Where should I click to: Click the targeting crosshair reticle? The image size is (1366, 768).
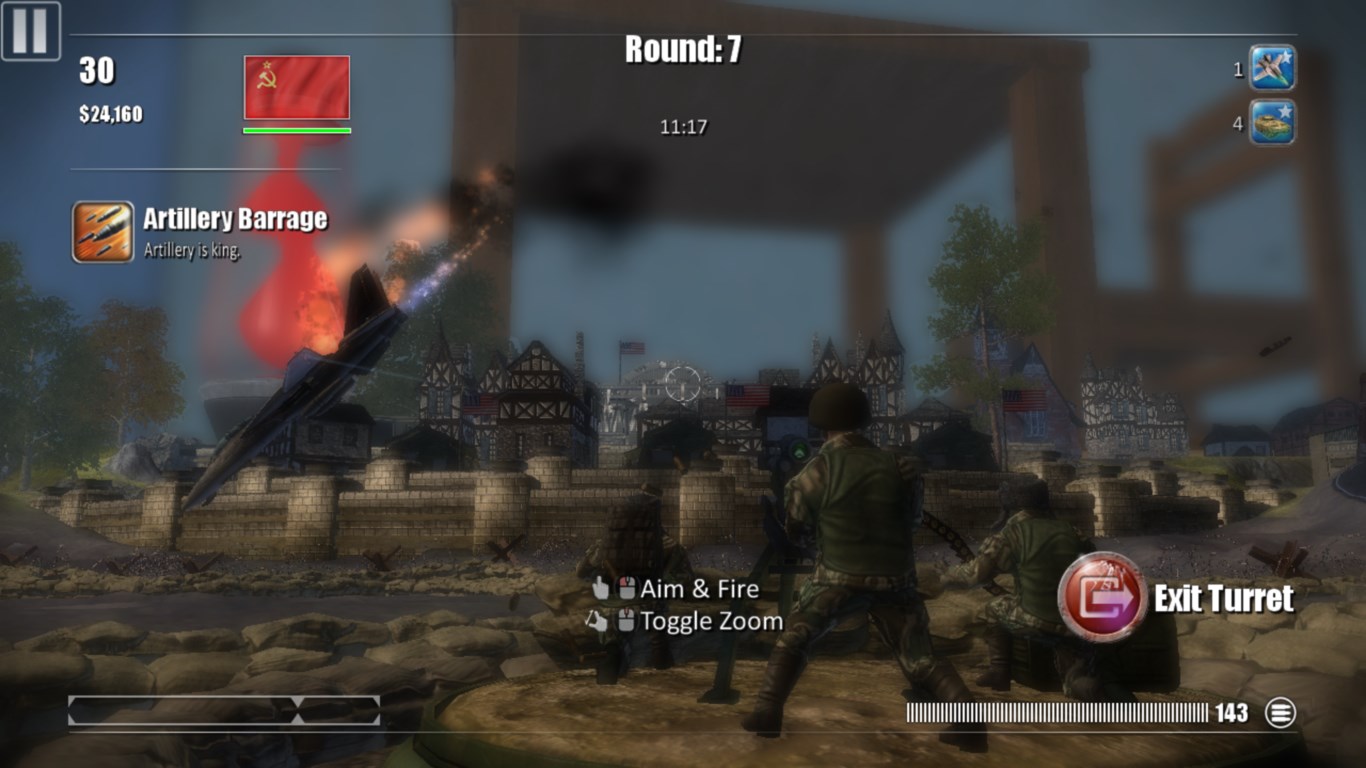684,383
